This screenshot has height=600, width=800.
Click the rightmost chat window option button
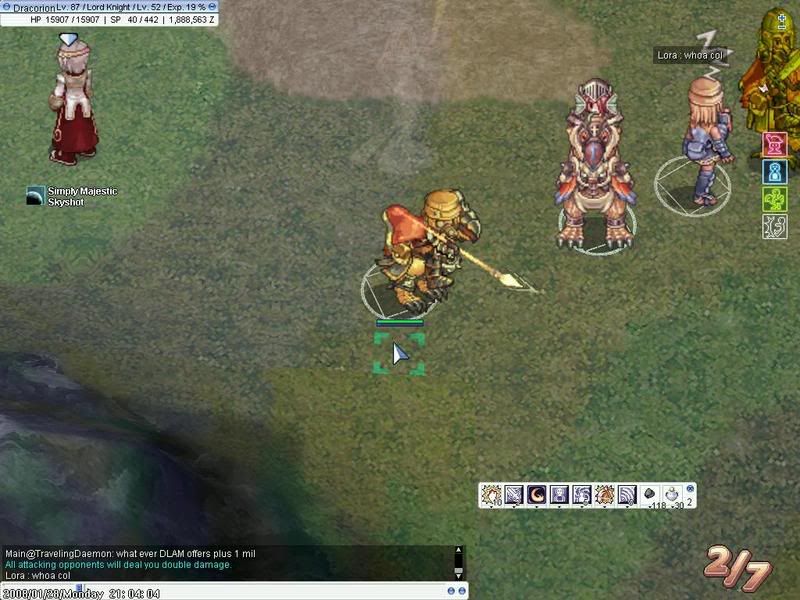click(x=463, y=590)
